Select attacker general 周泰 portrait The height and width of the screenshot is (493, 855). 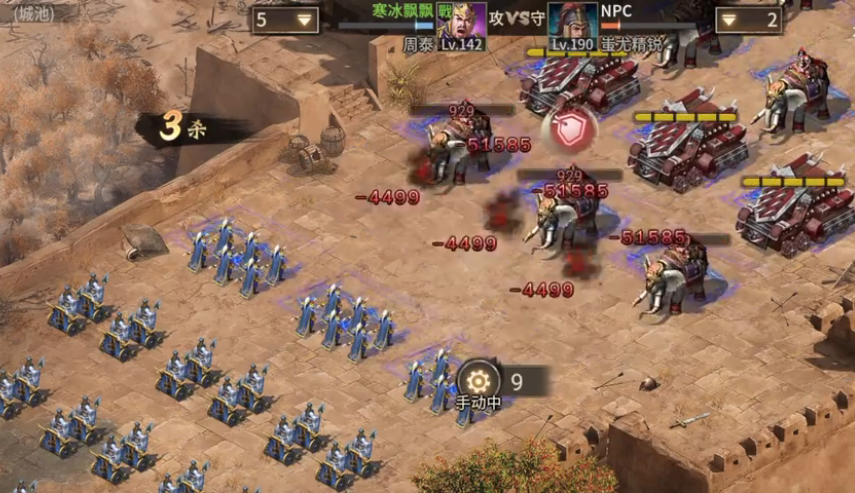point(461,19)
